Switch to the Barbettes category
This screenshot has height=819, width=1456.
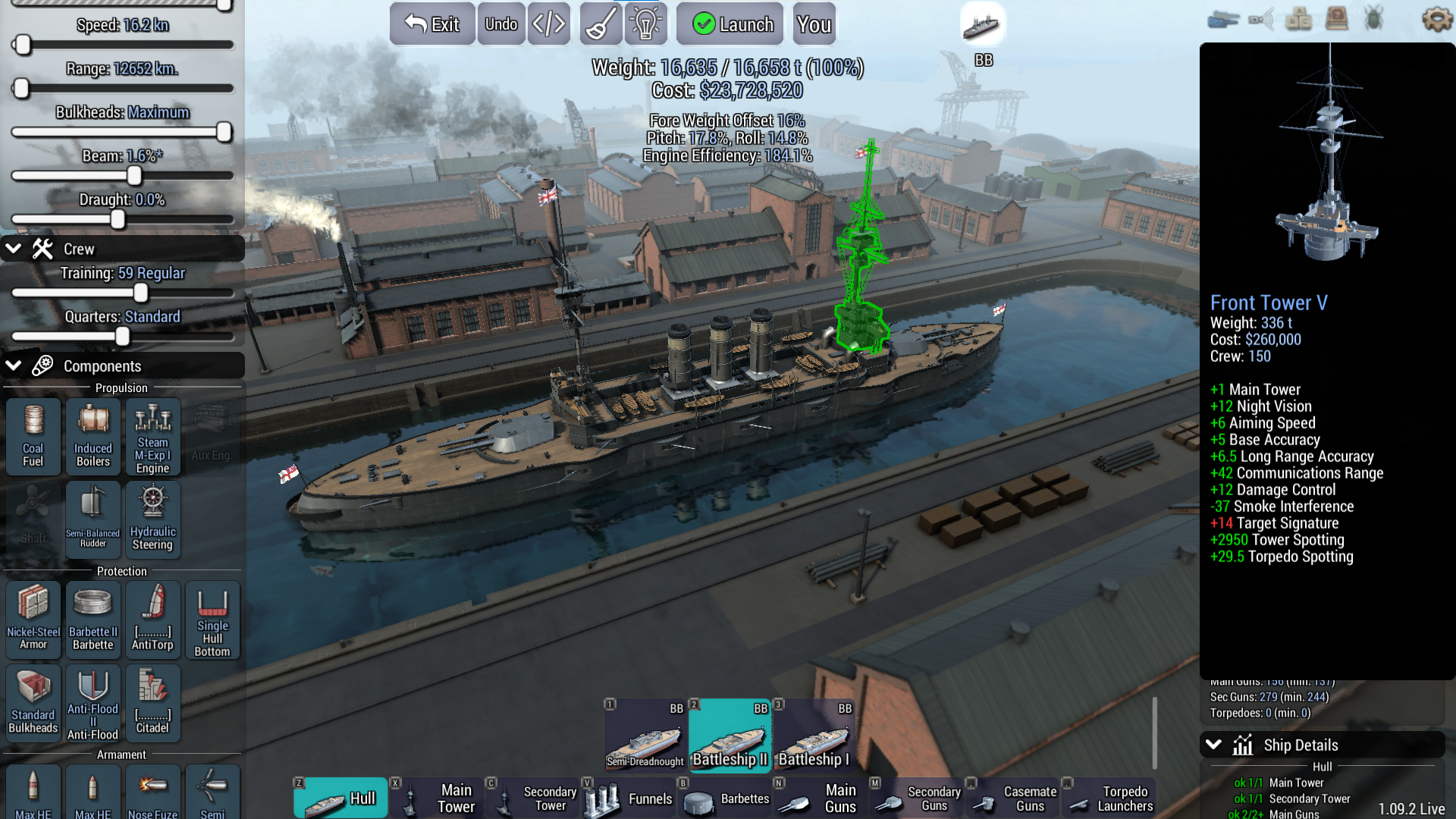click(726, 798)
